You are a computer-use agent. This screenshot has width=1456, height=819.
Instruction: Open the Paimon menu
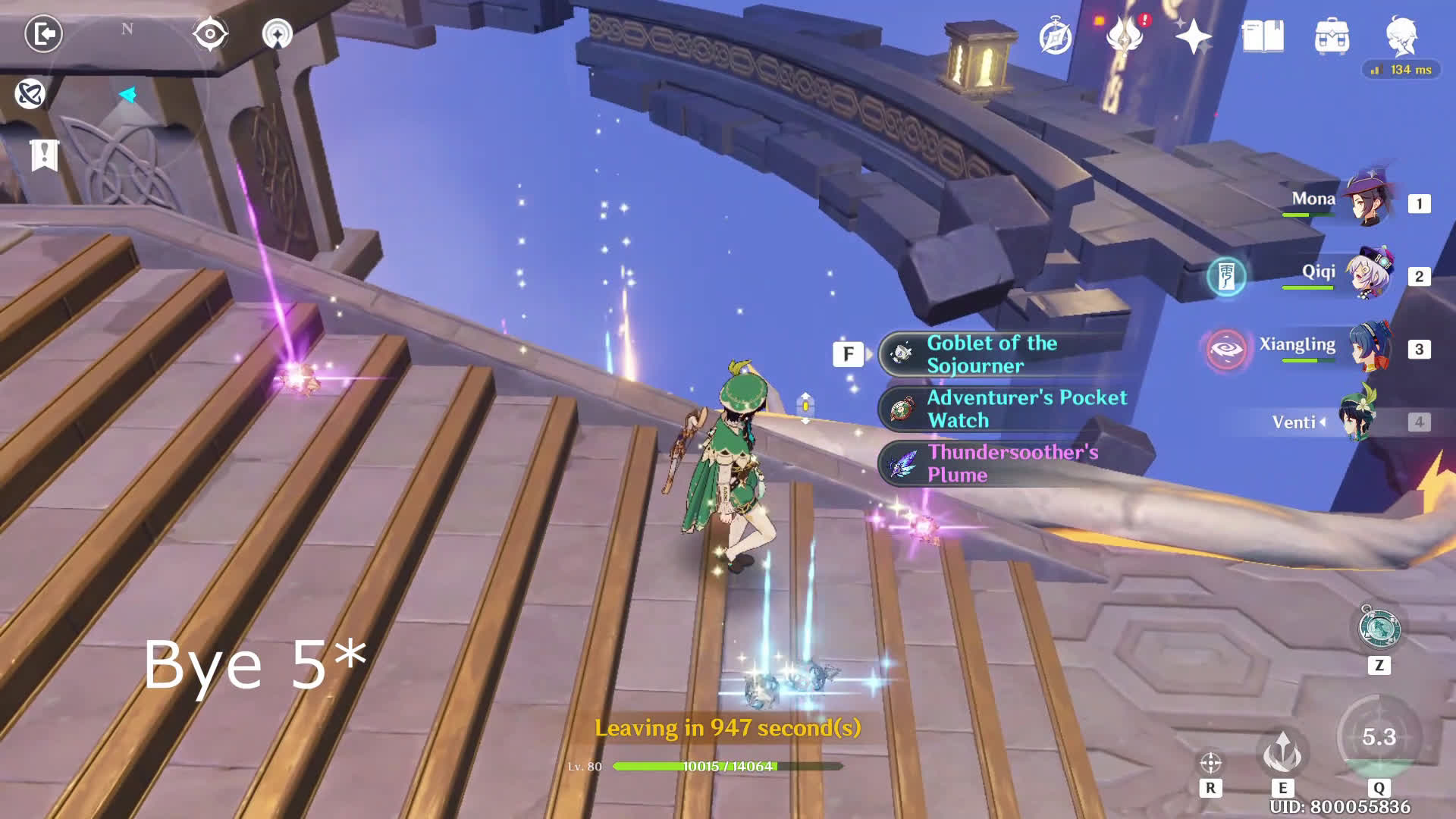tap(1401, 34)
